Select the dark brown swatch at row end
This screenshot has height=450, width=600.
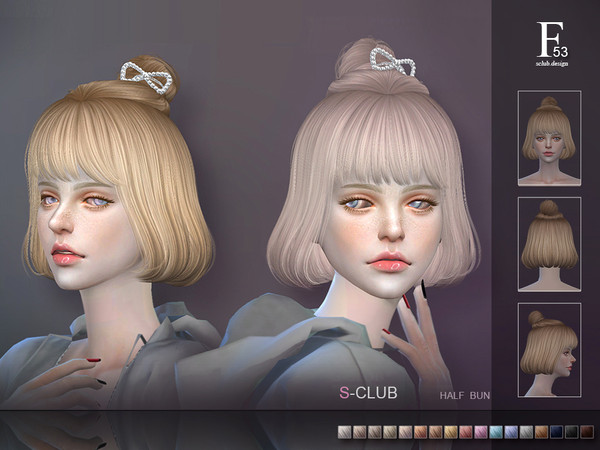tap(587, 432)
